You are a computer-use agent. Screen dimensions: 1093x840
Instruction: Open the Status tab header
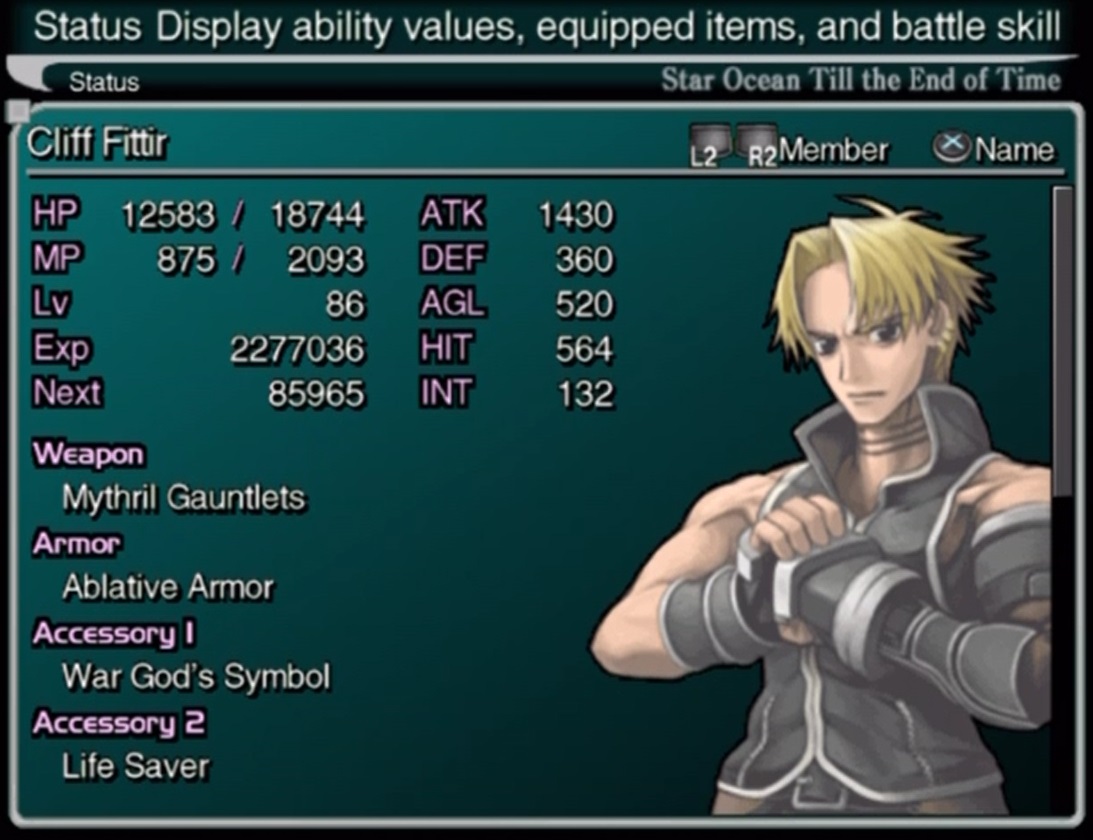tap(104, 82)
